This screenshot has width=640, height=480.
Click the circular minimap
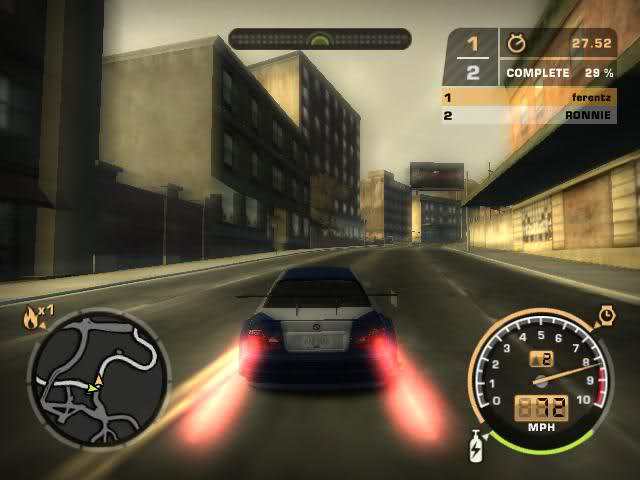[x=98, y=375]
